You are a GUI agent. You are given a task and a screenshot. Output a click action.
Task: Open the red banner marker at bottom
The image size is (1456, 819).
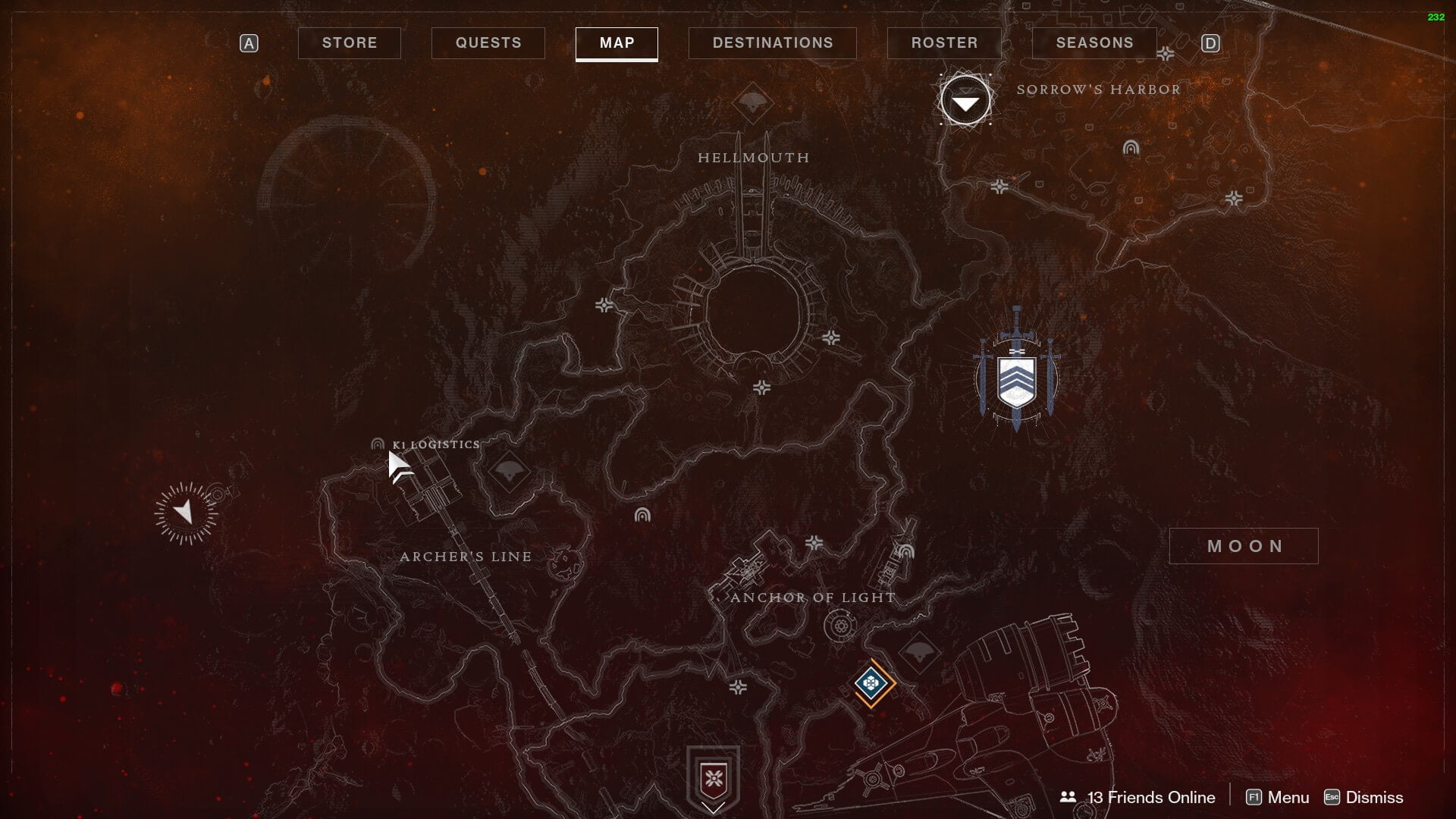coord(713,779)
